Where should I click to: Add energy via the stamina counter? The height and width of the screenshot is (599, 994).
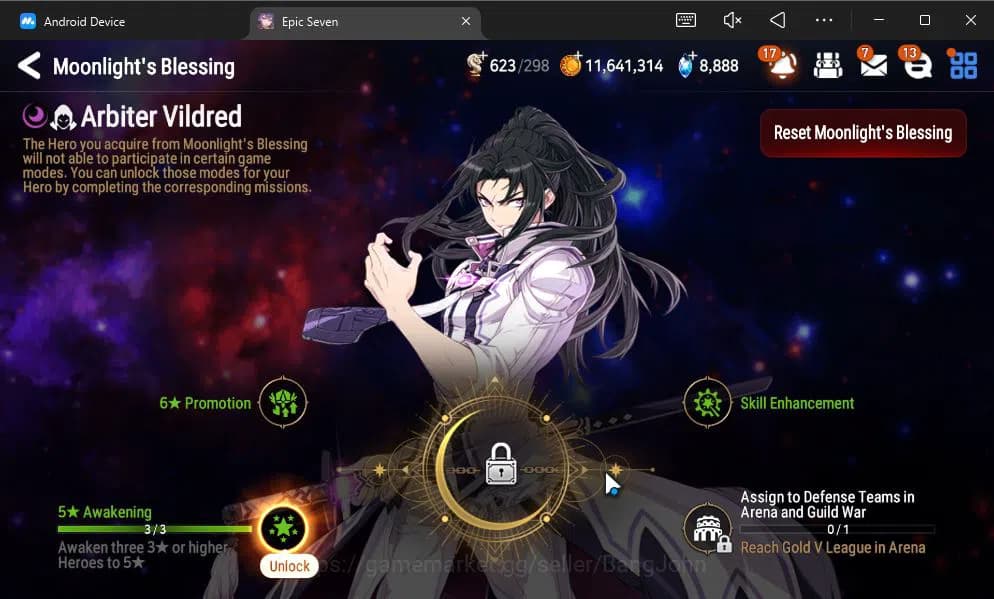477,65
